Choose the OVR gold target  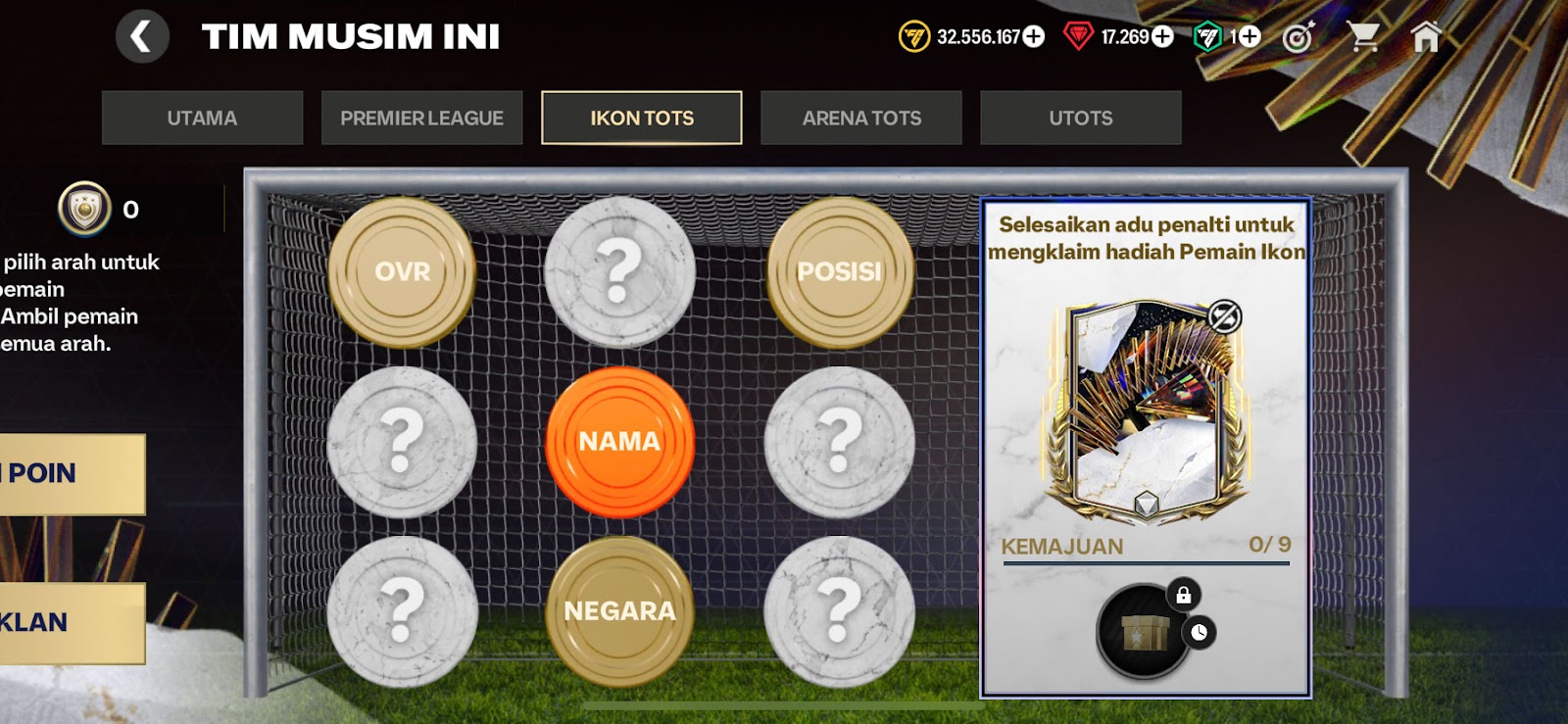pyautogui.click(x=402, y=271)
